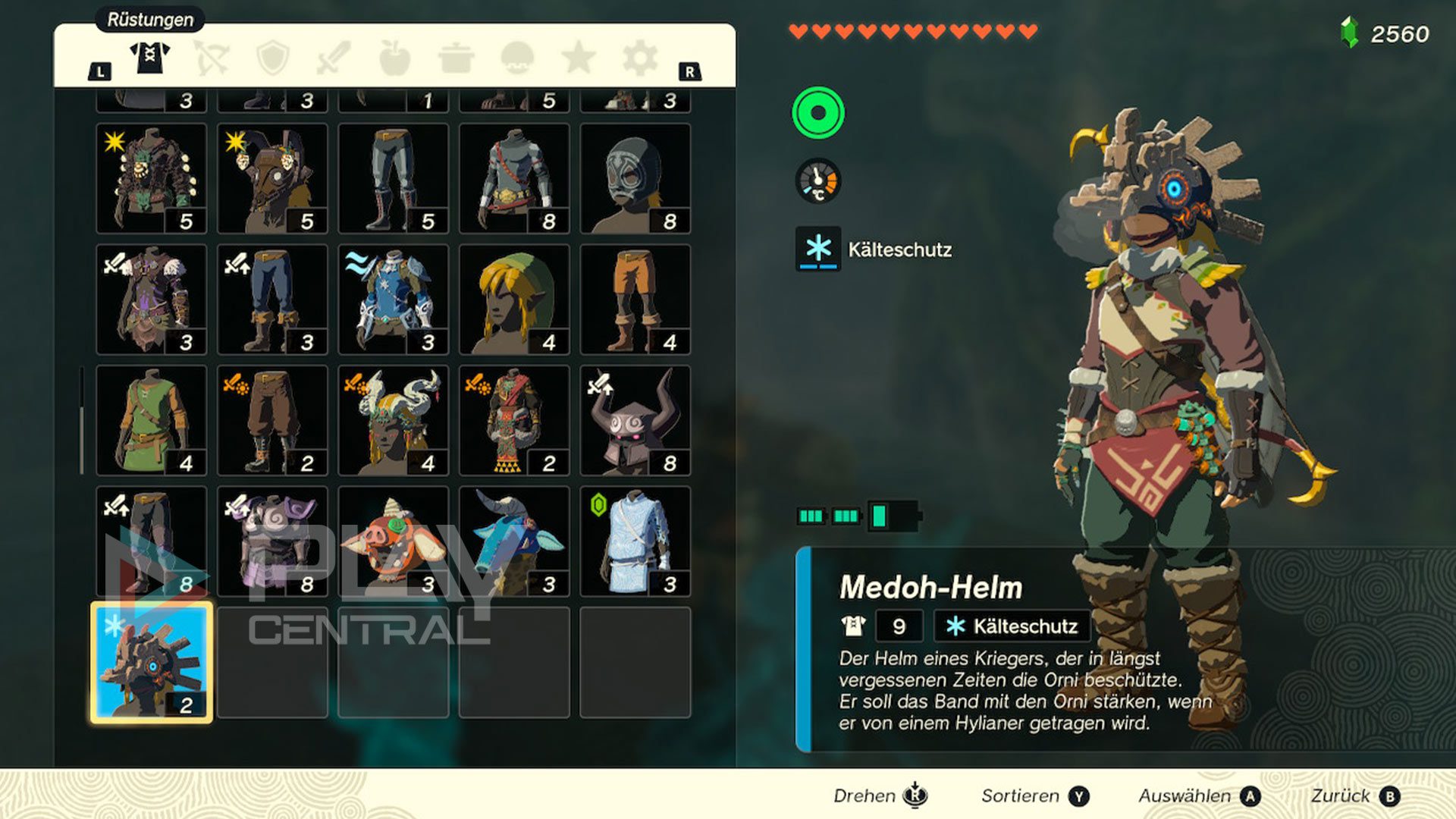
Task: Open the apple materials tab
Action: click(x=394, y=58)
